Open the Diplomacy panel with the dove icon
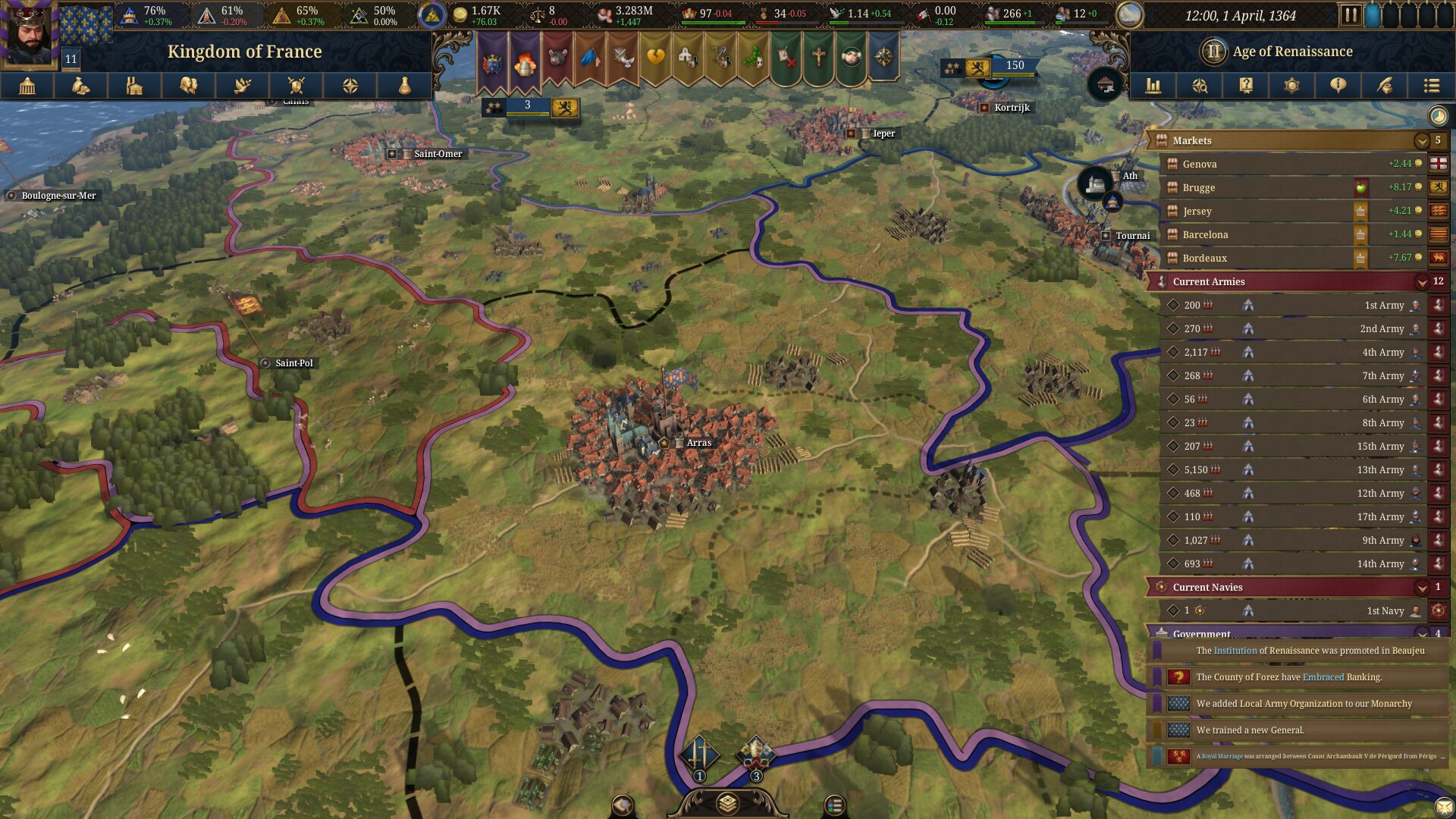The height and width of the screenshot is (819, 1456). 241,86
